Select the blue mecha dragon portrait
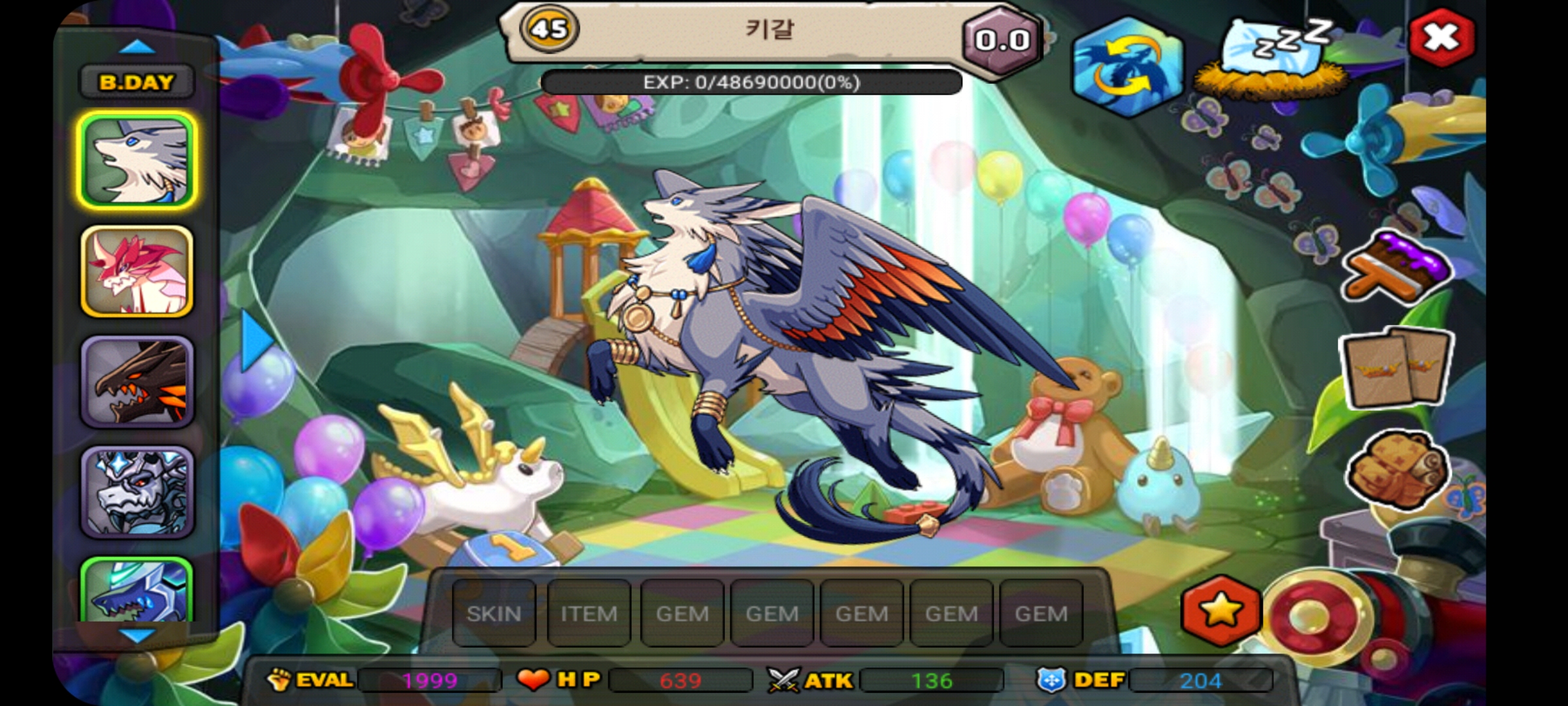 tap(137, 590)
